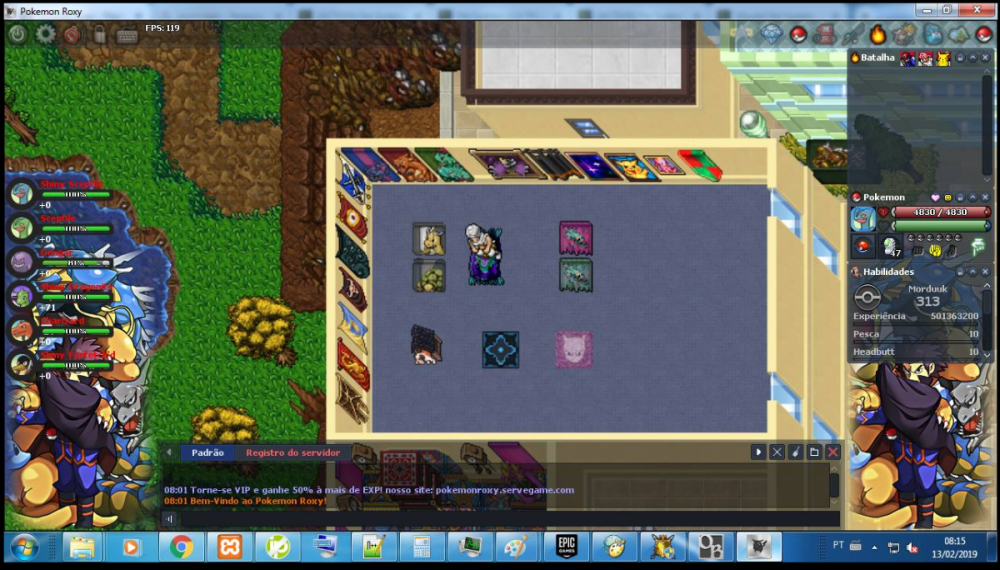Close the current chat tab with red X
The image size is (1000, 570).
(833, 452)
